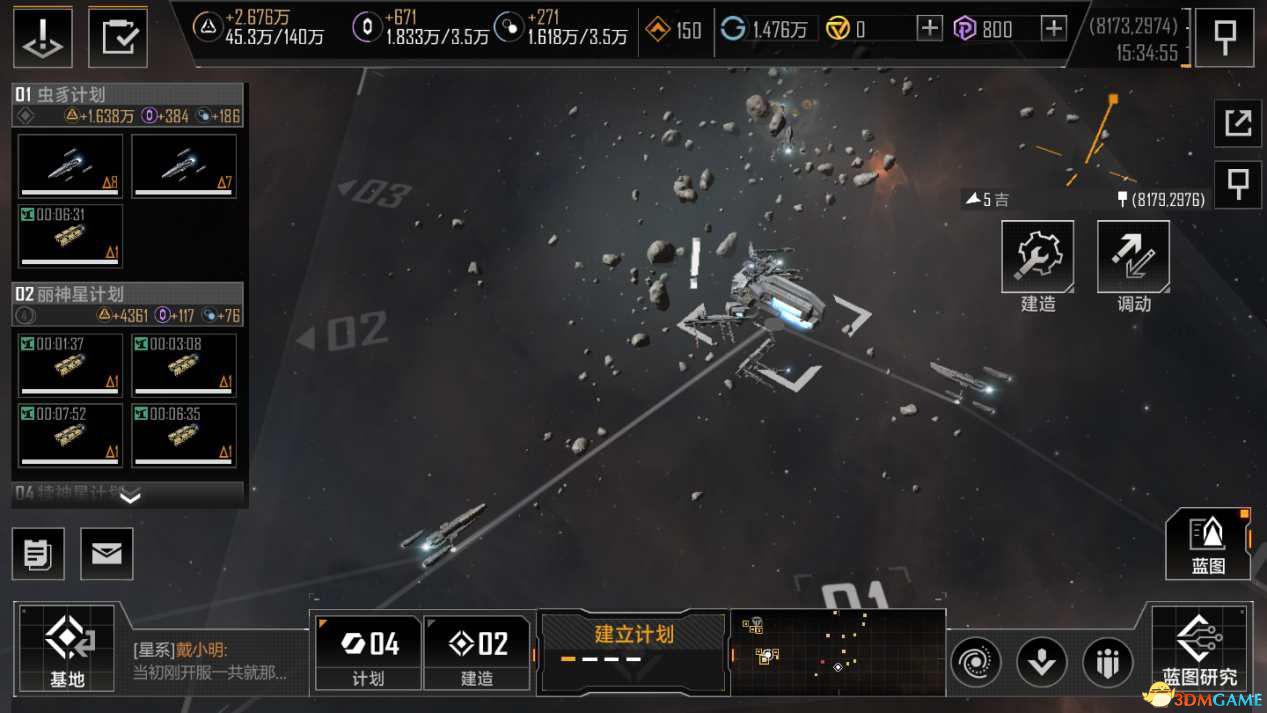Open the three-person alliance icon button

[1108, 662]
